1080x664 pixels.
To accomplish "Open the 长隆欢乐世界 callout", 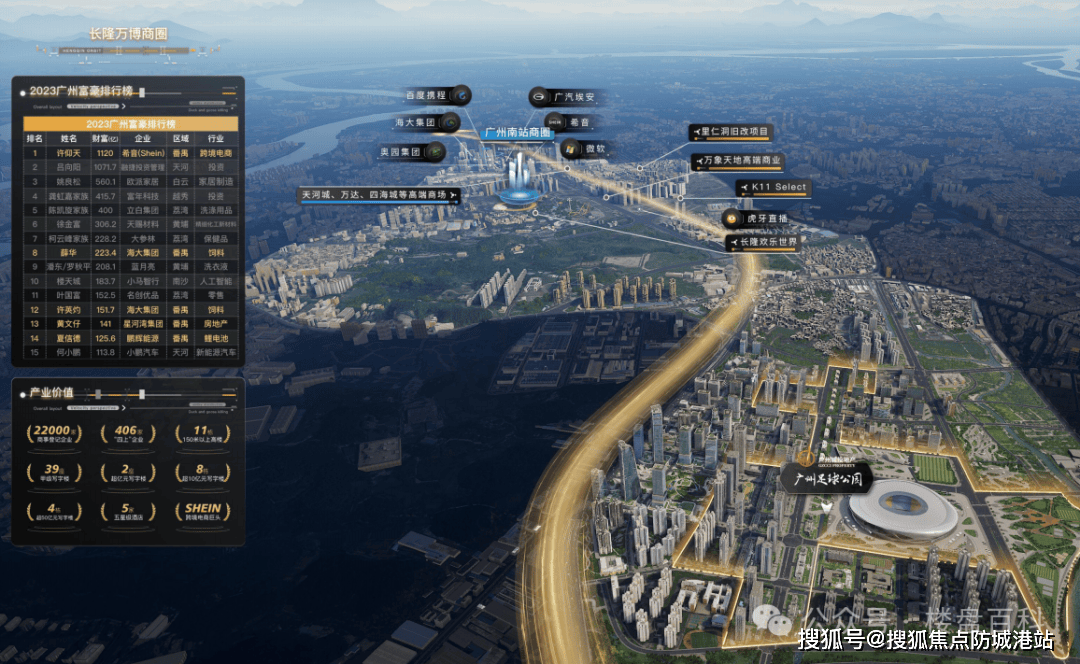I will (762, 243).
